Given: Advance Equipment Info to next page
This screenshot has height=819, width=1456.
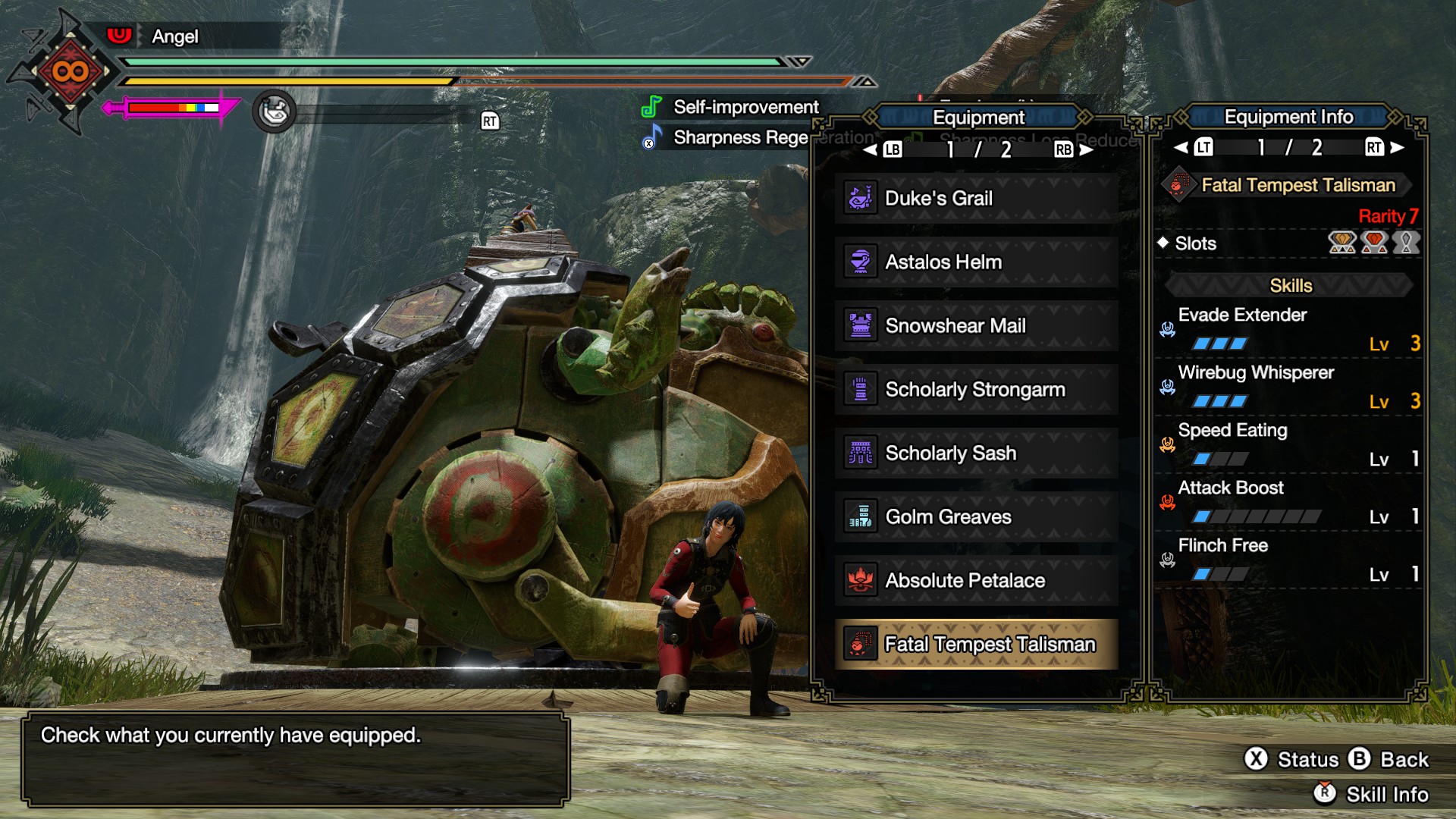Looking at the screenshot, I should [1397, 147].
